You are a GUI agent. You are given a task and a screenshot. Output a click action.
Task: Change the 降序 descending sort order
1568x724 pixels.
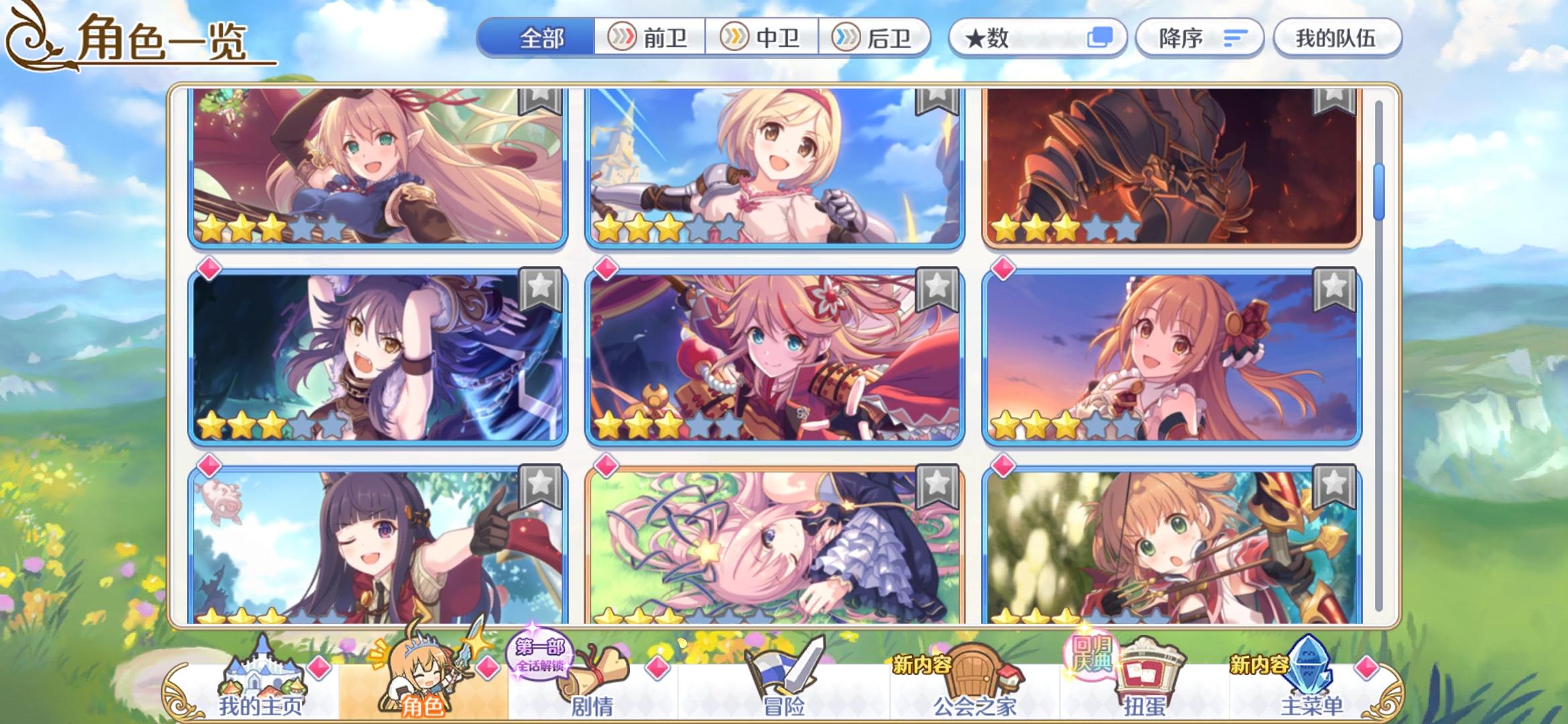pos(1199,38)
